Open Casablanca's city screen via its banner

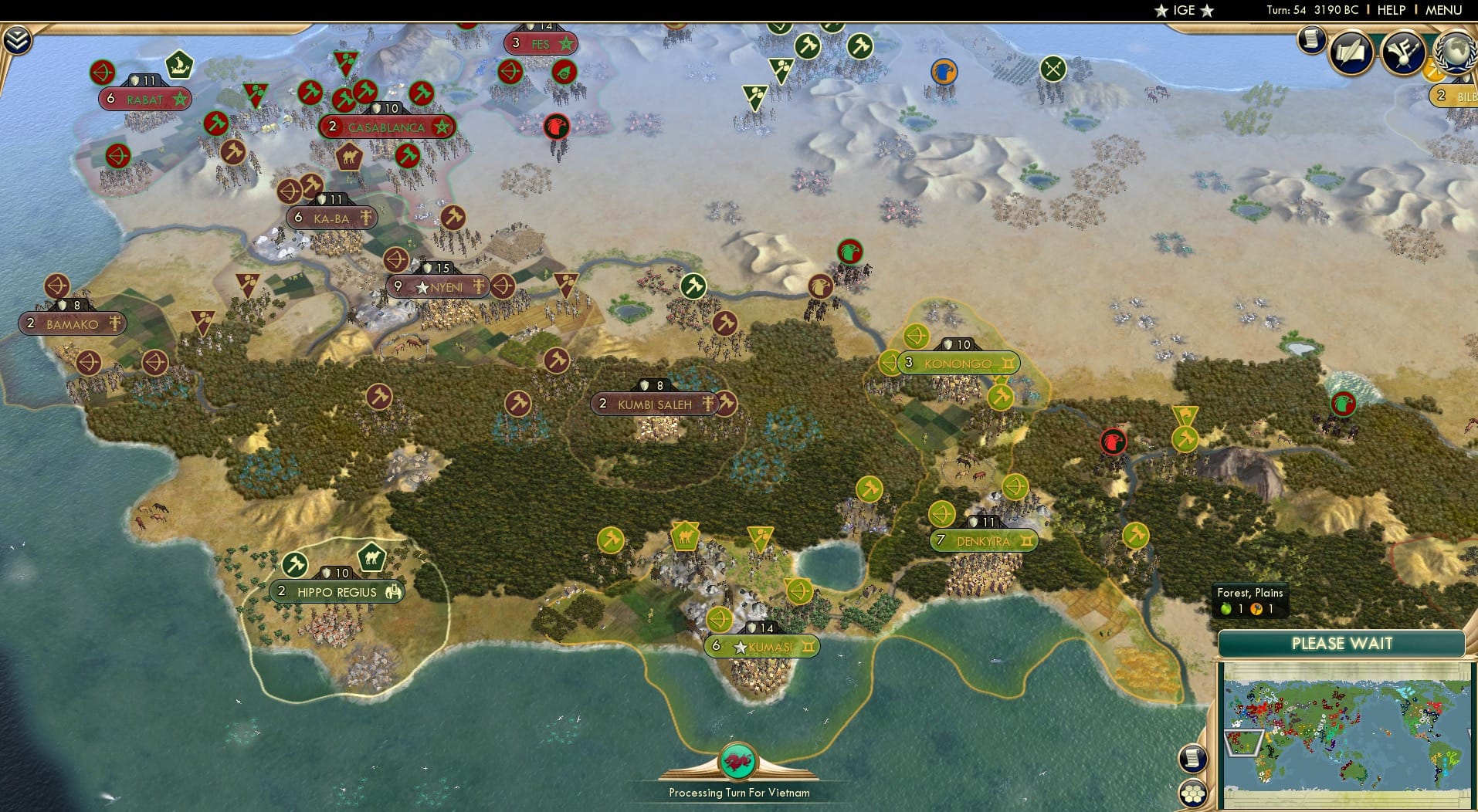386,126
